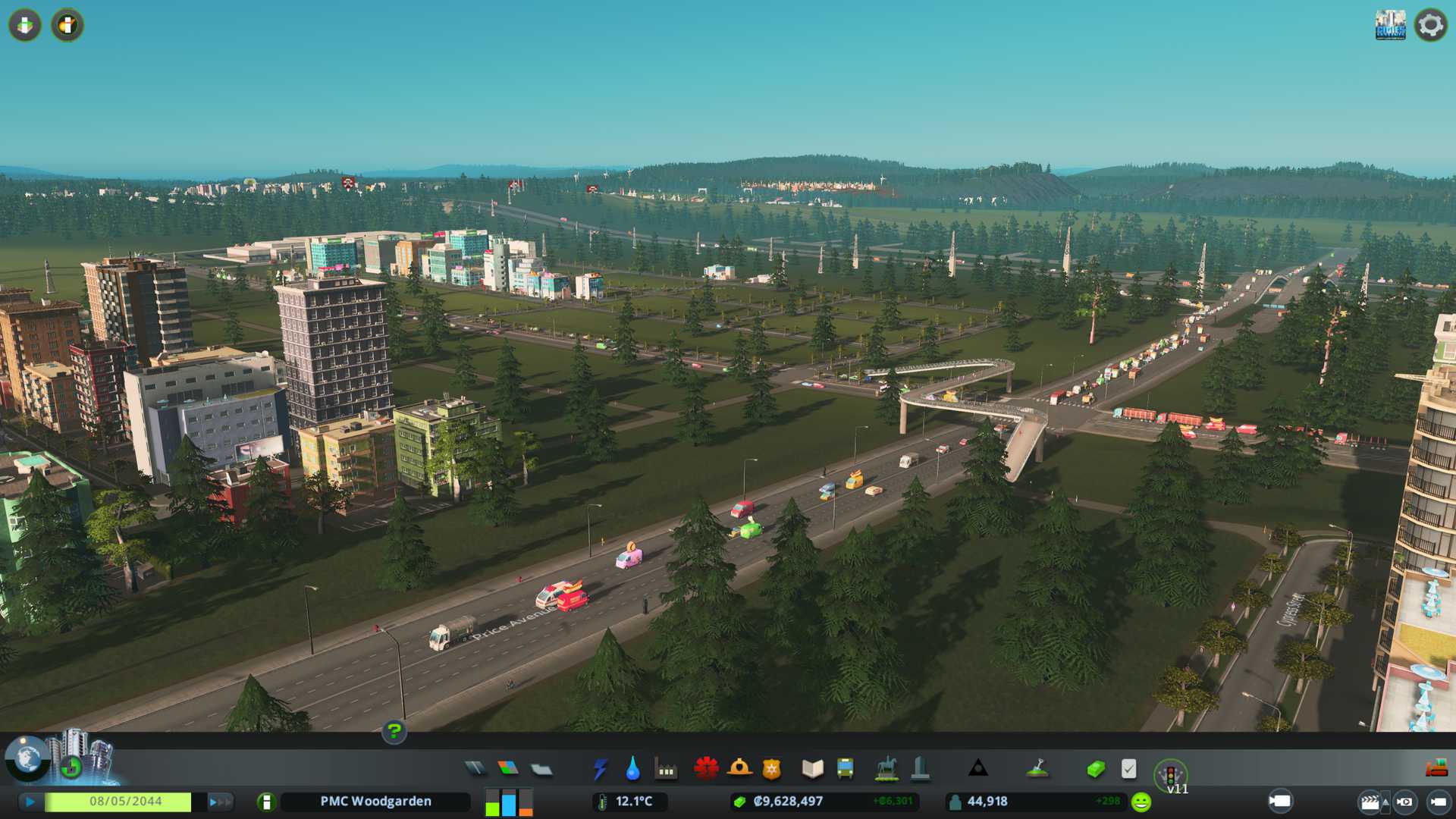Image resolution: width=1456 pixels, height=819 pixels.
Task: Click the green question mark advisor button
Action: pos(394,731)
